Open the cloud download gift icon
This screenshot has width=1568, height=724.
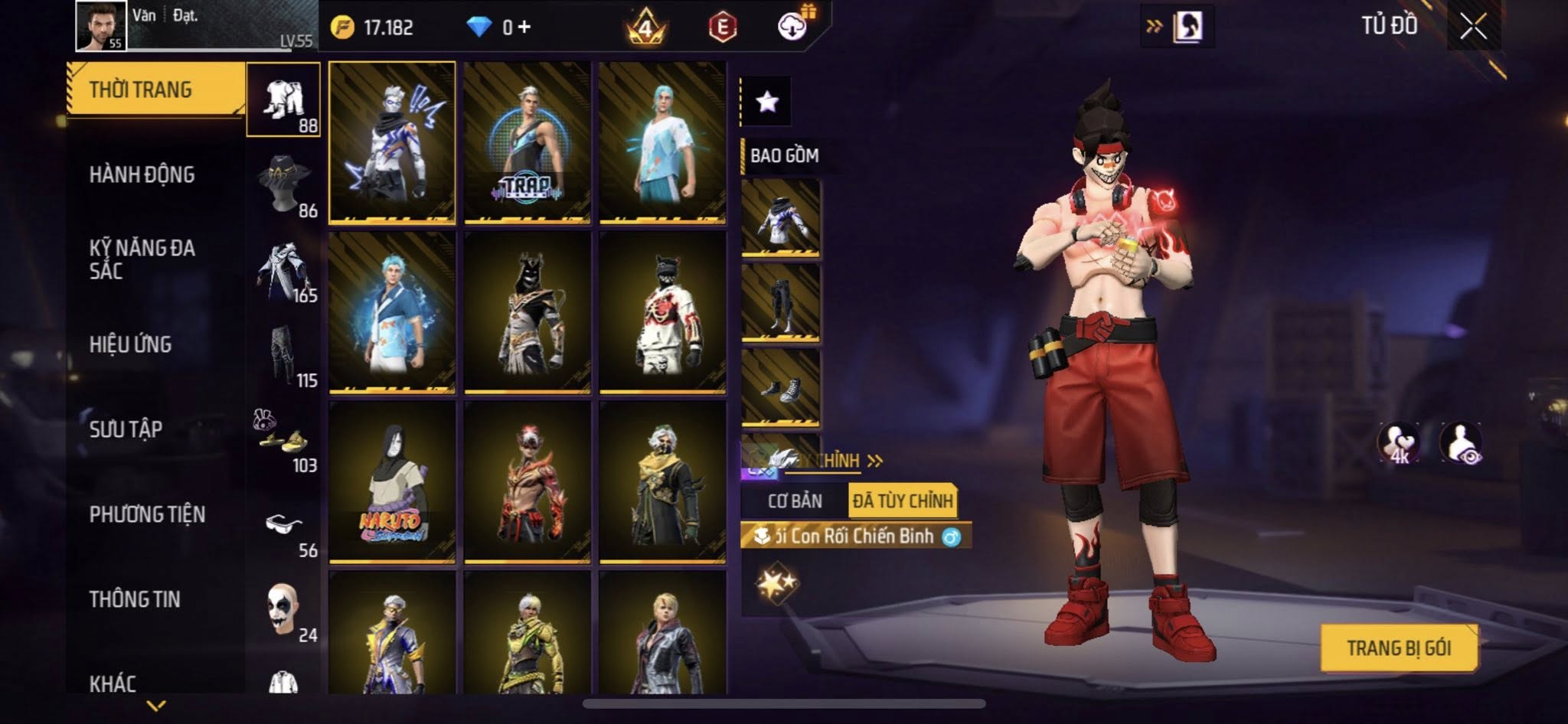tap(794, 27)
